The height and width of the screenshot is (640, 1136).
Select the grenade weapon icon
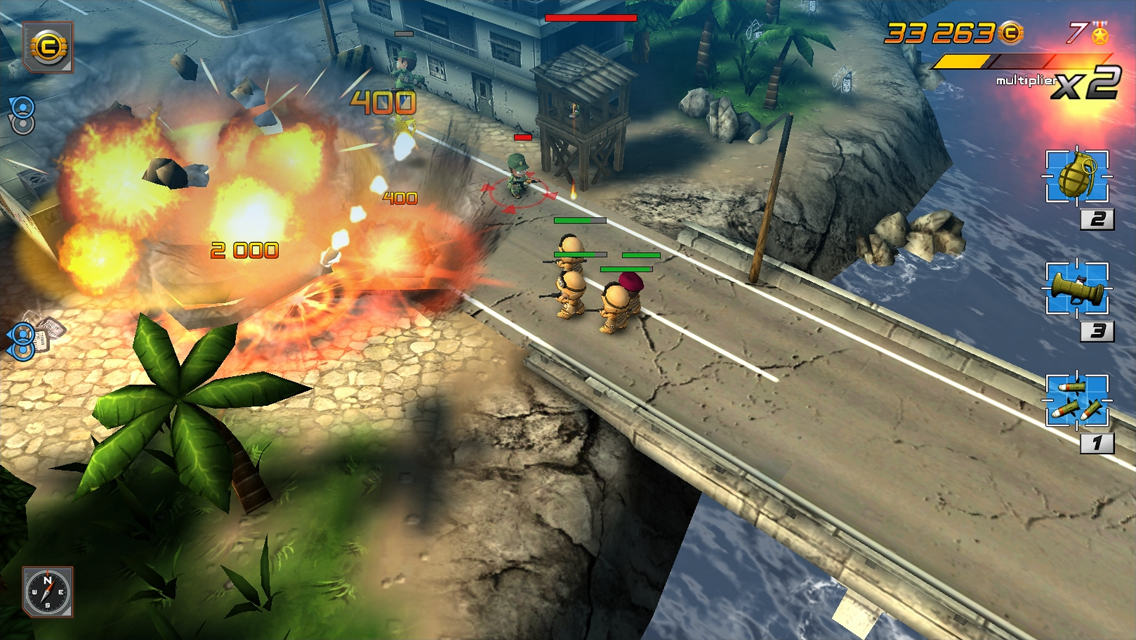pos(1076,178)
